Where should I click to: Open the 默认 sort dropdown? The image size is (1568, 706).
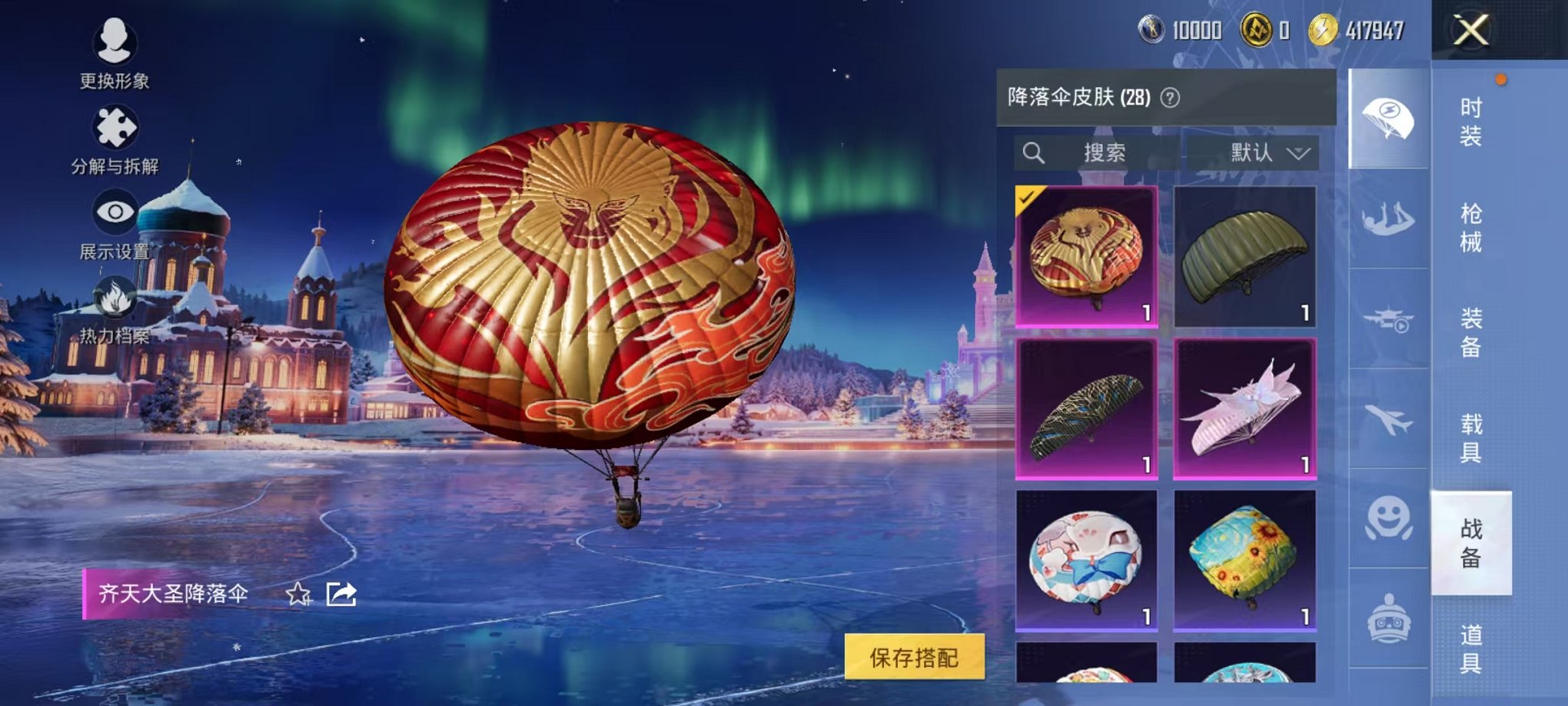coord(1261,153)
